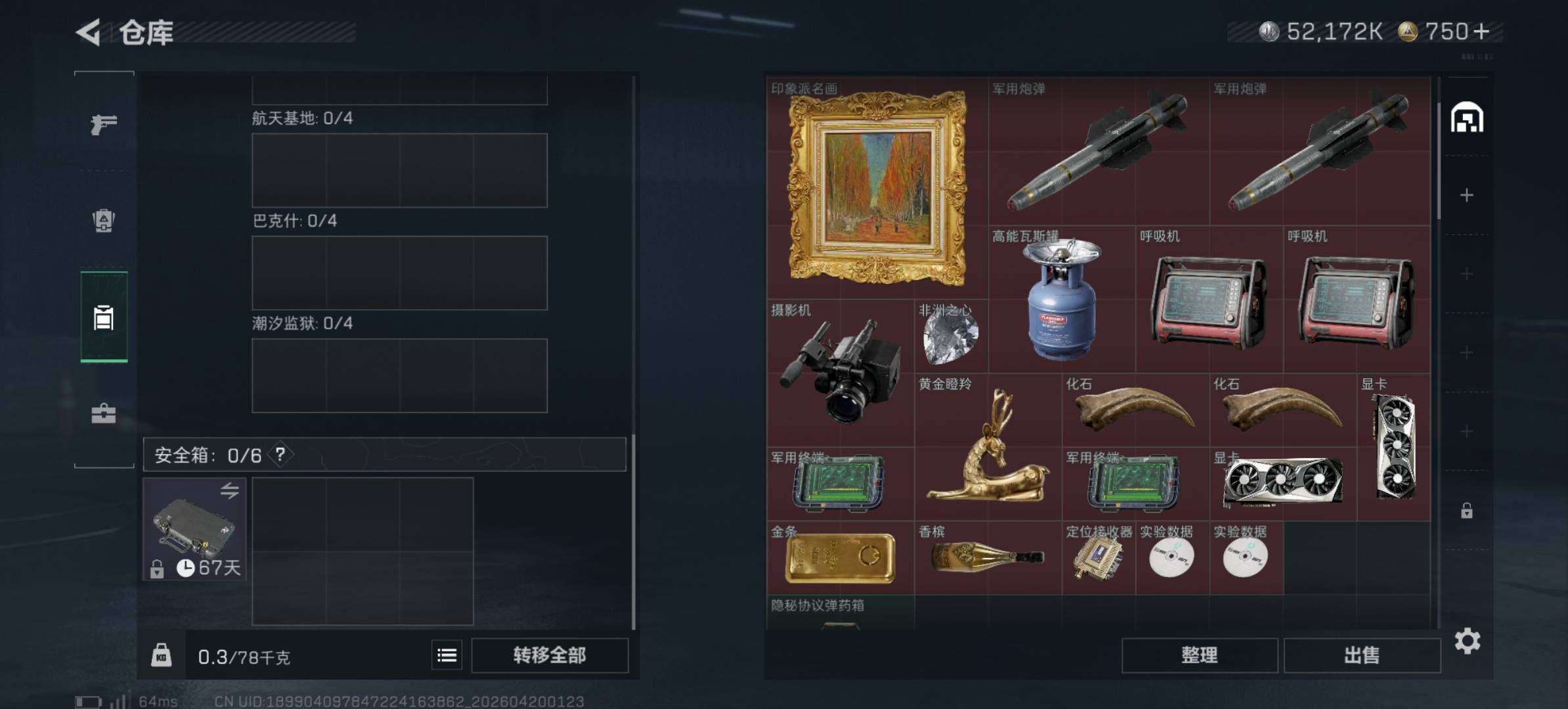This screenshot has height=709, width=1568.
Task: Pick the 定位接收器 item
Action: pos(1098,558)
